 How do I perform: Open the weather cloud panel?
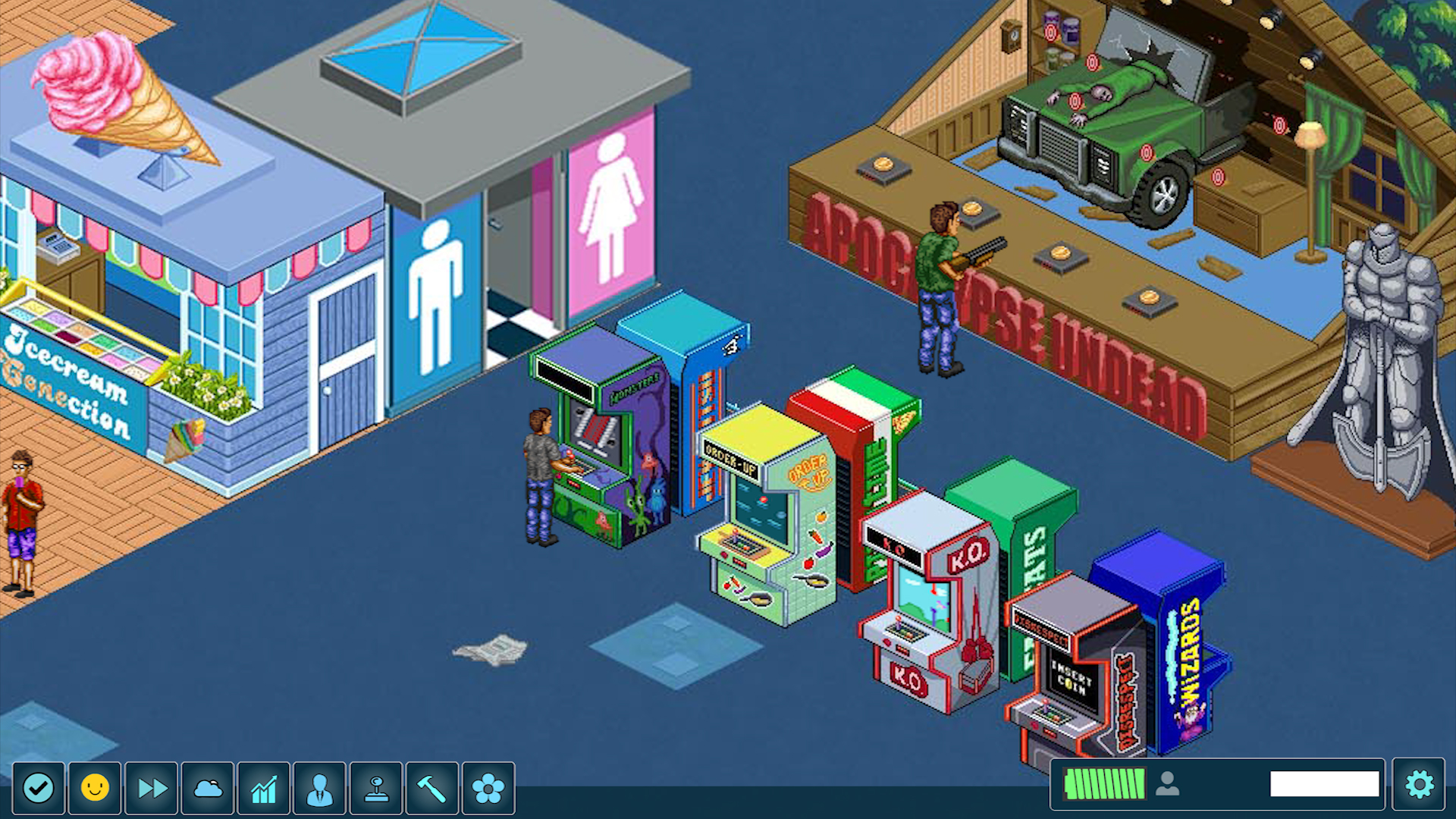[x=206, y=786]
